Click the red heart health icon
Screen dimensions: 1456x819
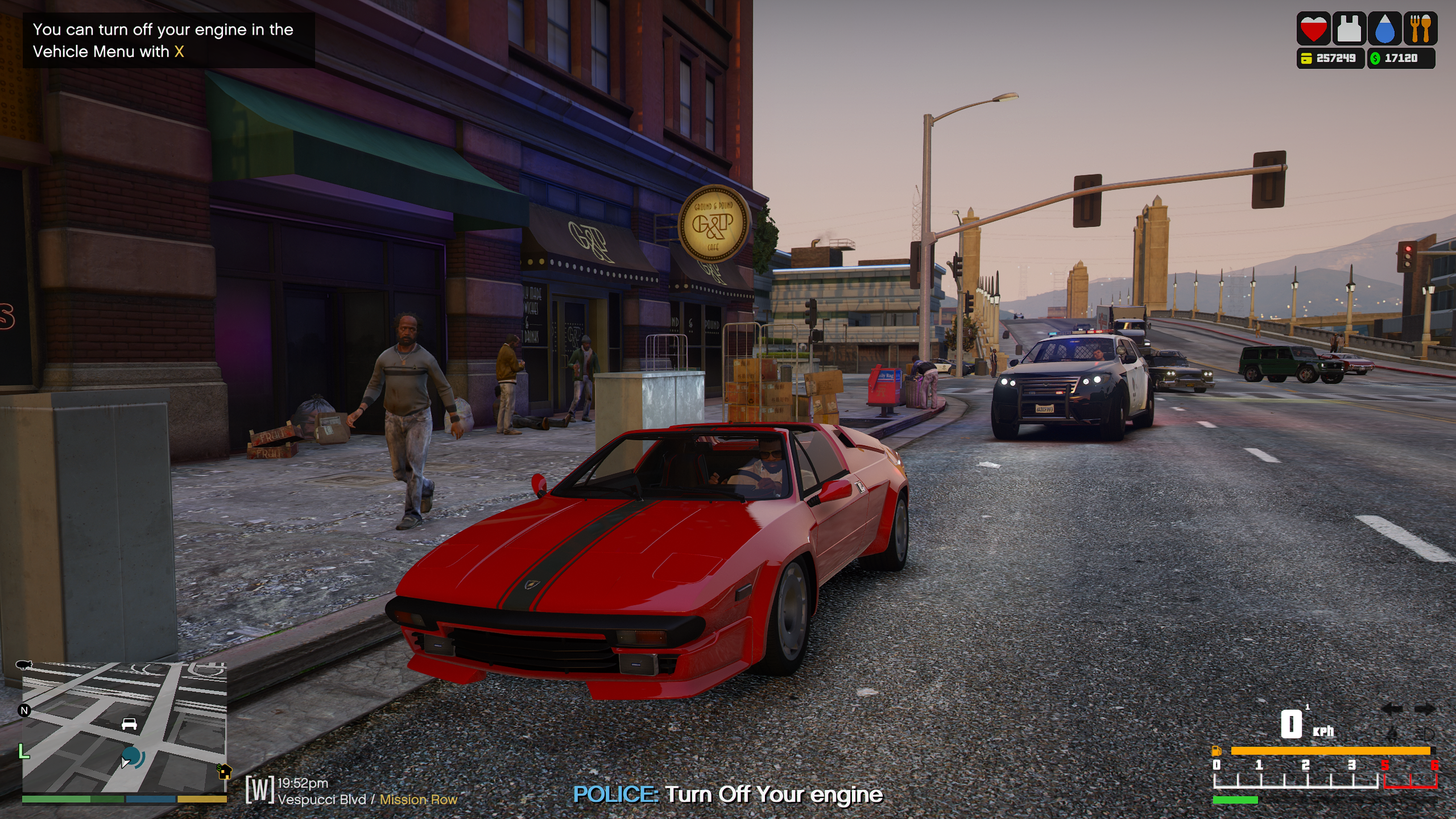click(1313, 29)
